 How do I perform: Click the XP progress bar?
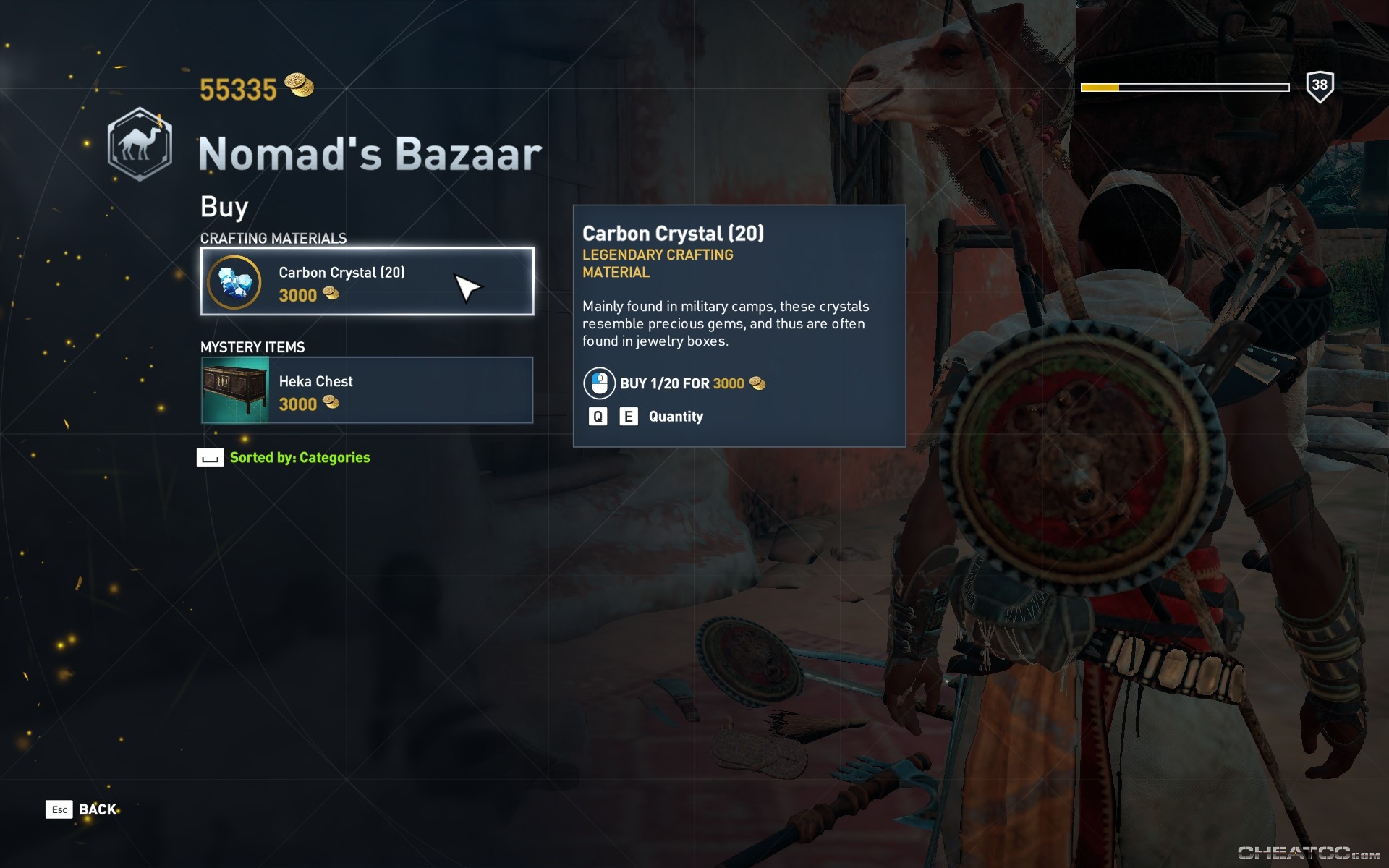pos(1184,87)
